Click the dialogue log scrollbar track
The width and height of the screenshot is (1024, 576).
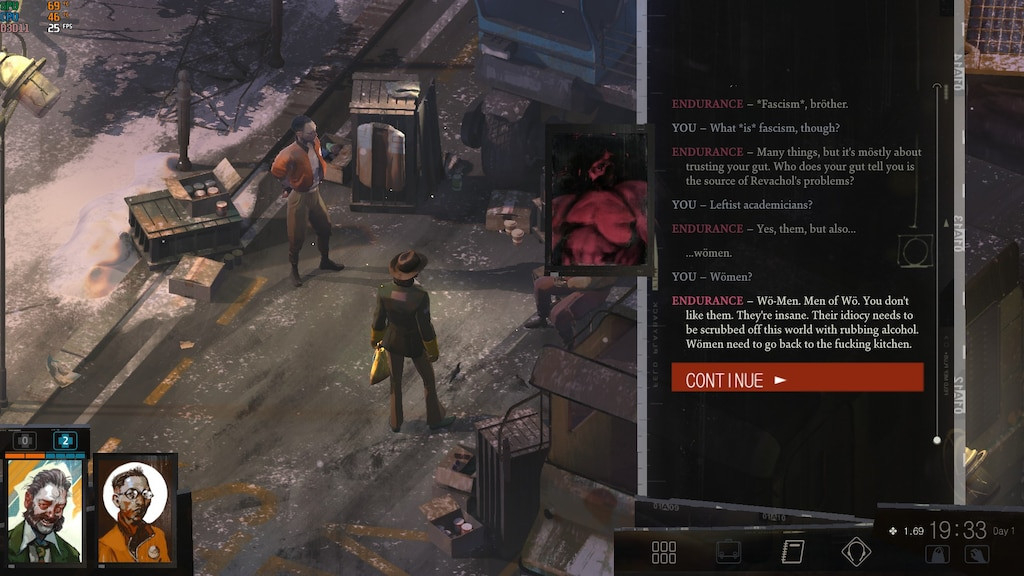pos(937,262)
